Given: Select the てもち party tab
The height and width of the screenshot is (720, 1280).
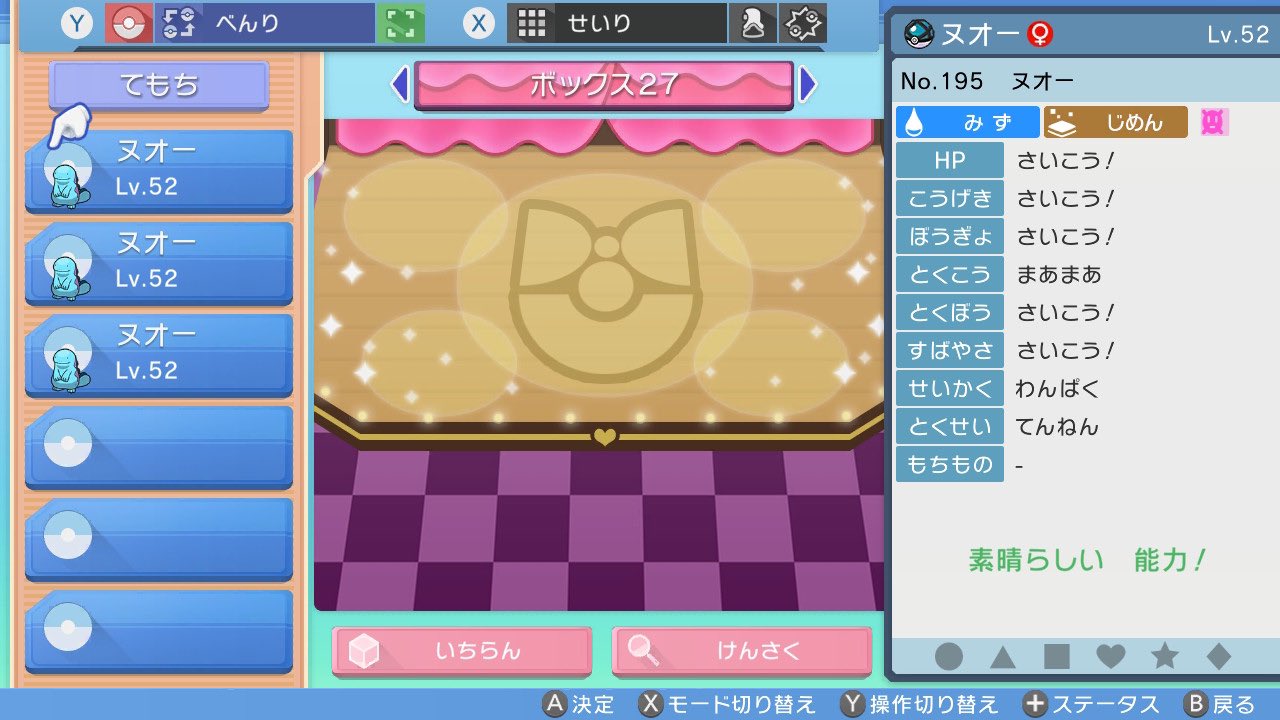Looking at the screenshot, I should 157,84.
